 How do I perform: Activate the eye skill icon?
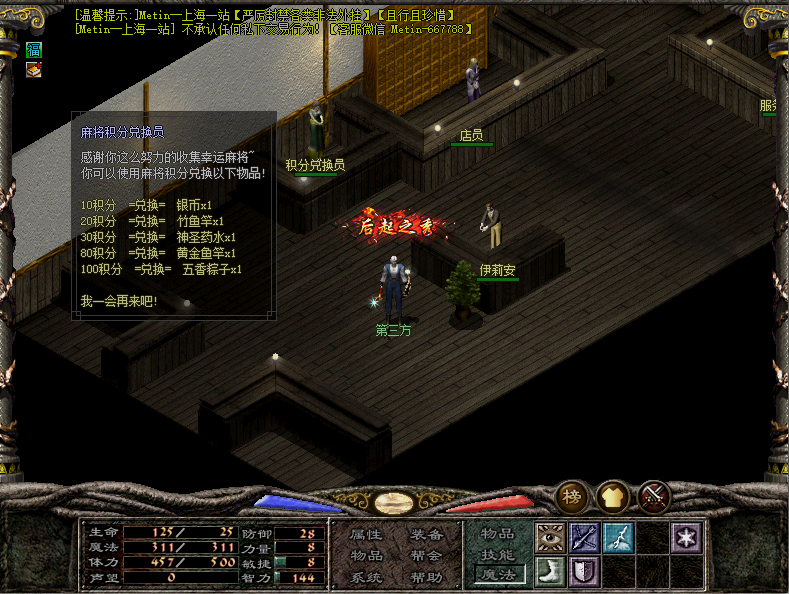click(551, 538)
